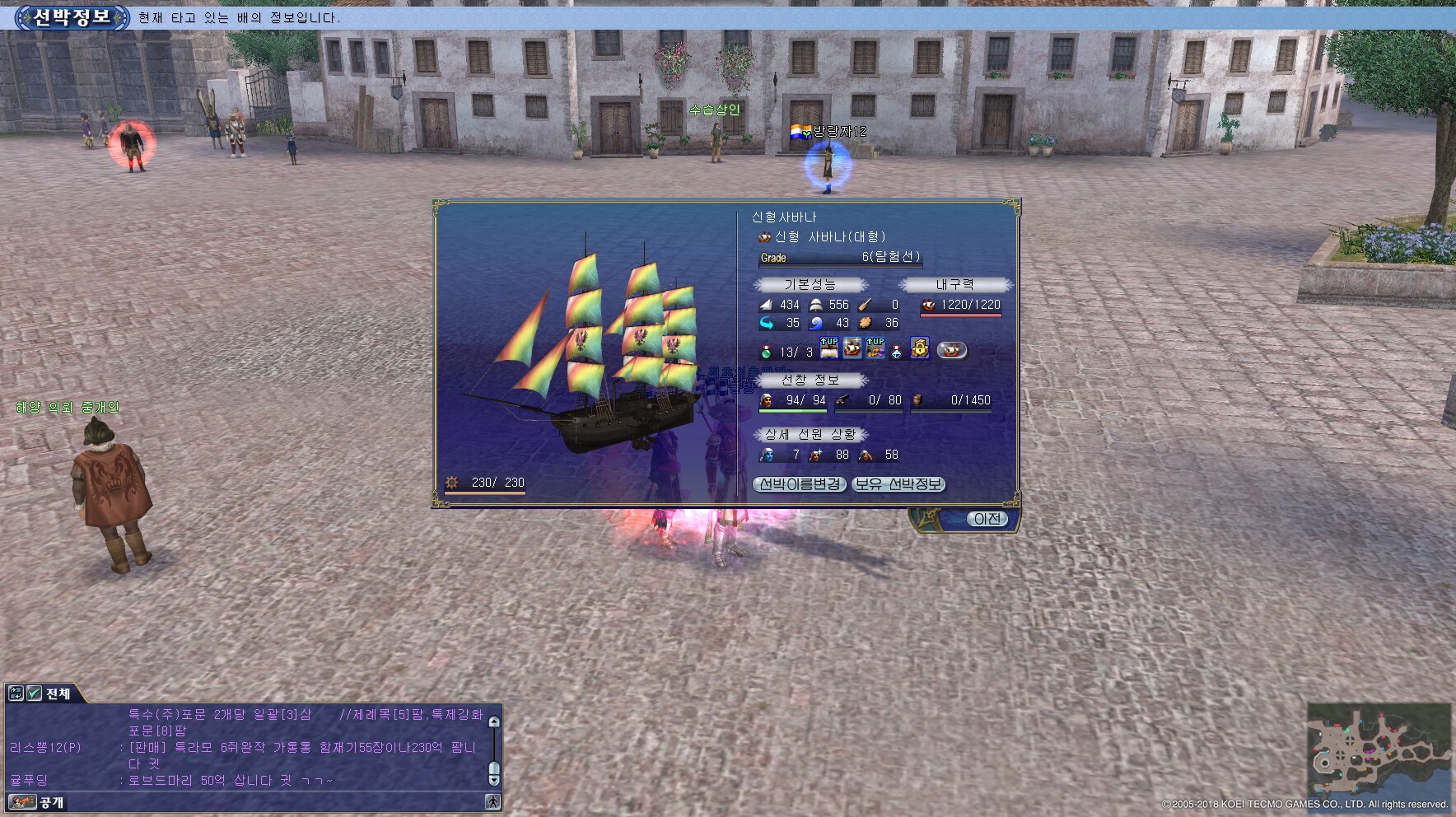
Task: Click the chat scroll down arrow
Action: [494, 779]
